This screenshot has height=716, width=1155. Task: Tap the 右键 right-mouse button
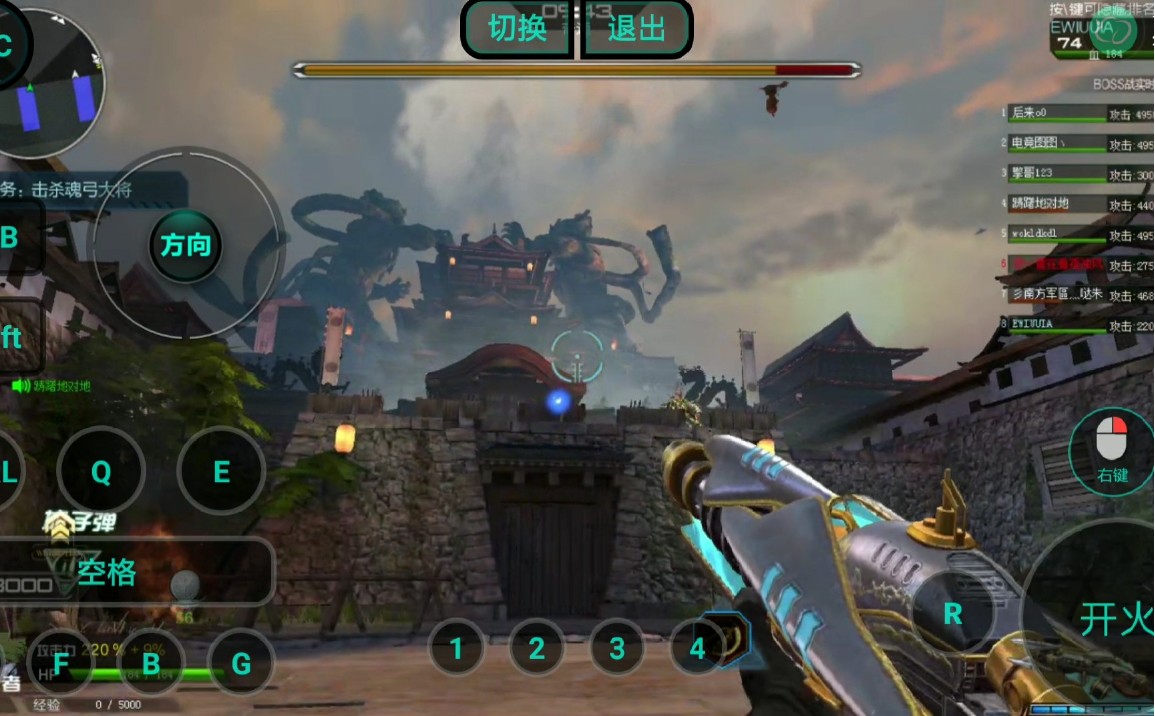tap(1112, 450)
